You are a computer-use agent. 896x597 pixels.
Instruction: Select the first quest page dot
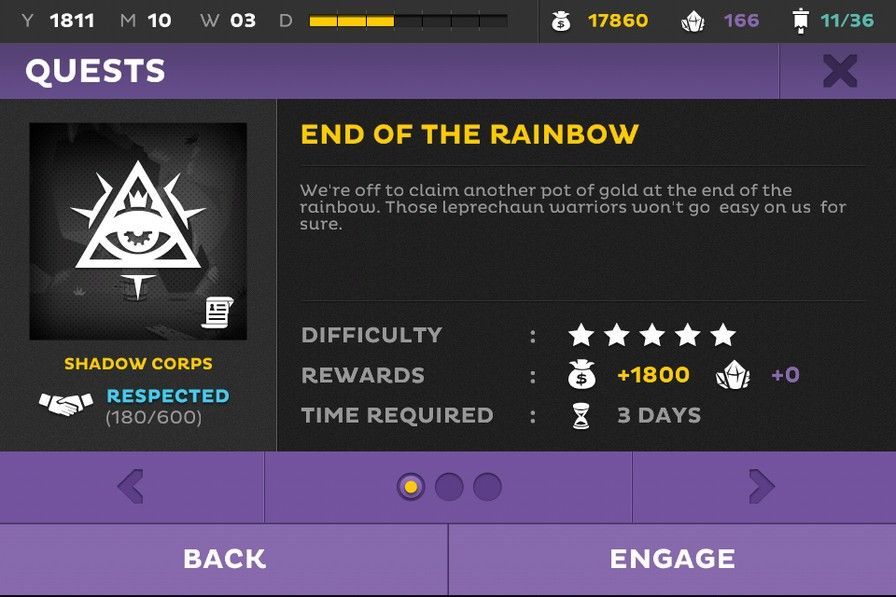[410, 487]
